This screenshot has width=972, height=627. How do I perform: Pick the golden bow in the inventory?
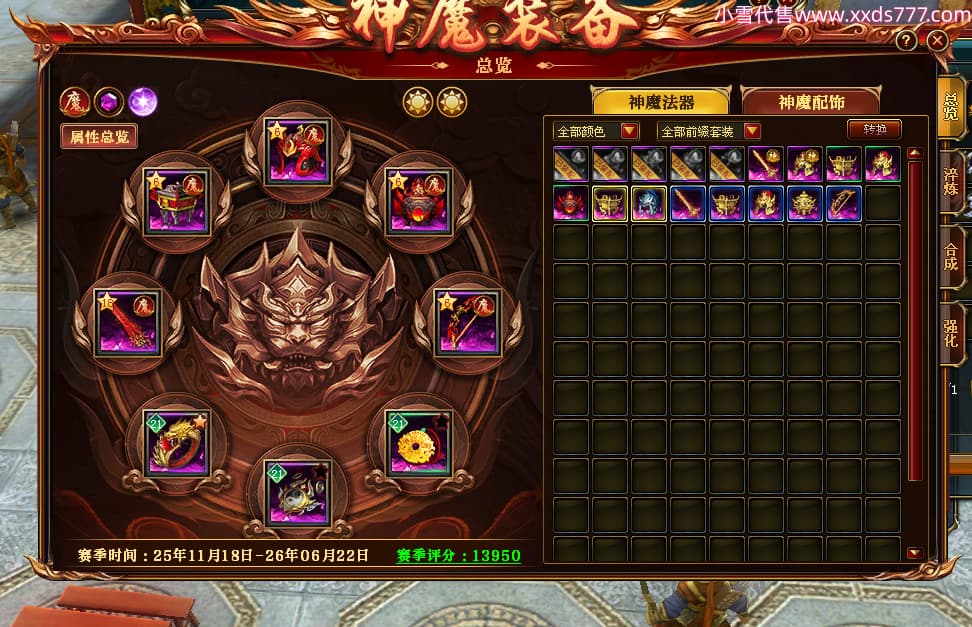(x=844, y=203)
